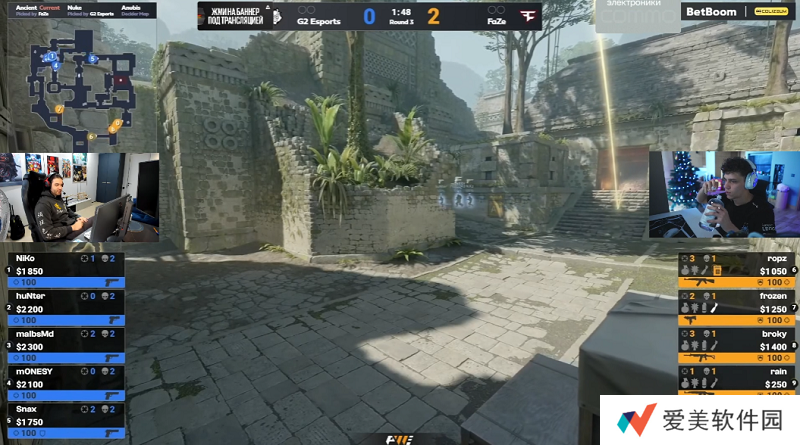Click the 爱美软件园 watermark logo

[x=699, y=420]
